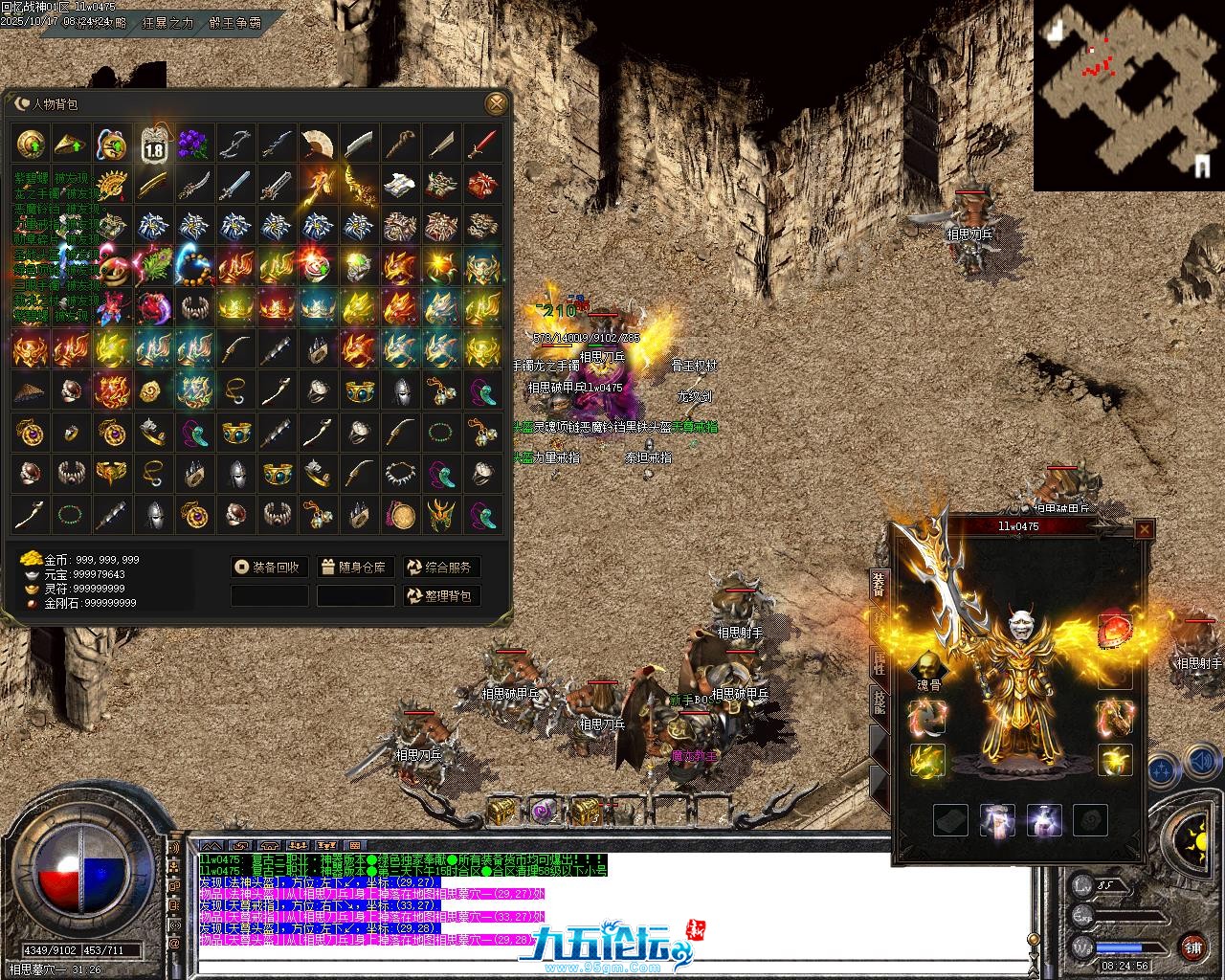The width and height of the screenshot is (1225, 980).
Task: Select the 1.8 dog tag item
Action: click(154, 145)
